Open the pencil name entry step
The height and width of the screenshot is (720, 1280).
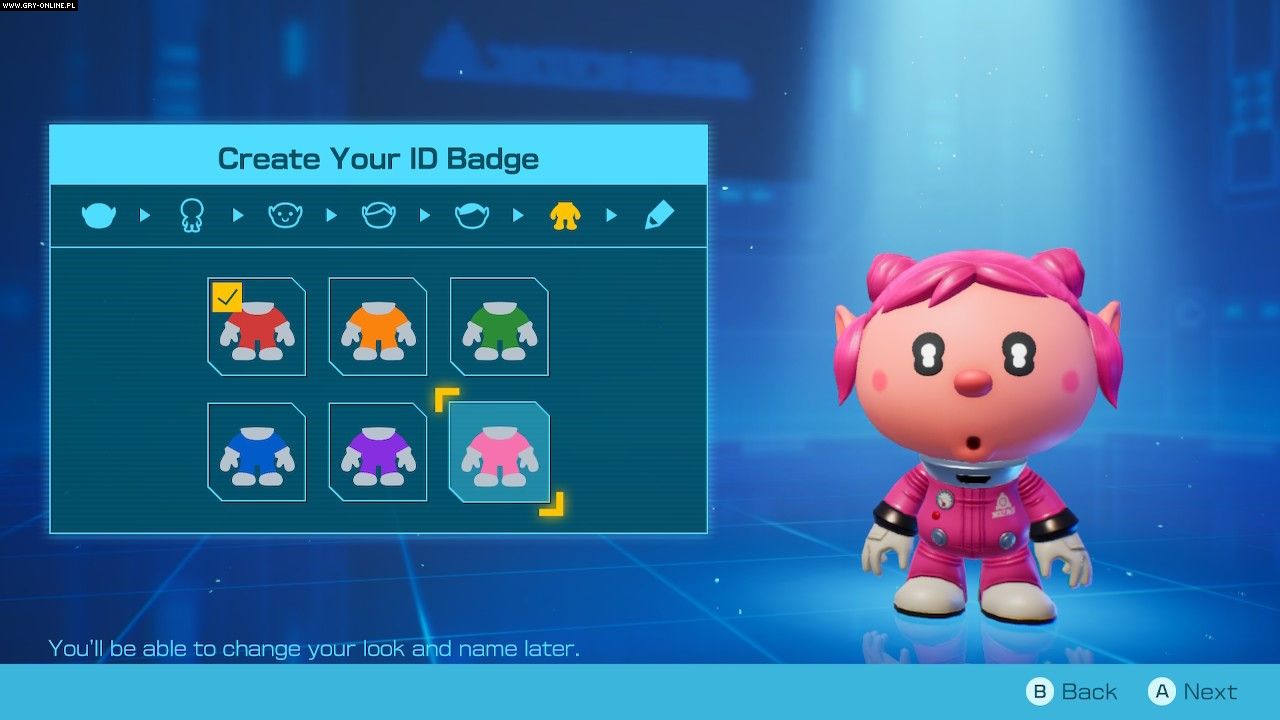coord(659,215)
